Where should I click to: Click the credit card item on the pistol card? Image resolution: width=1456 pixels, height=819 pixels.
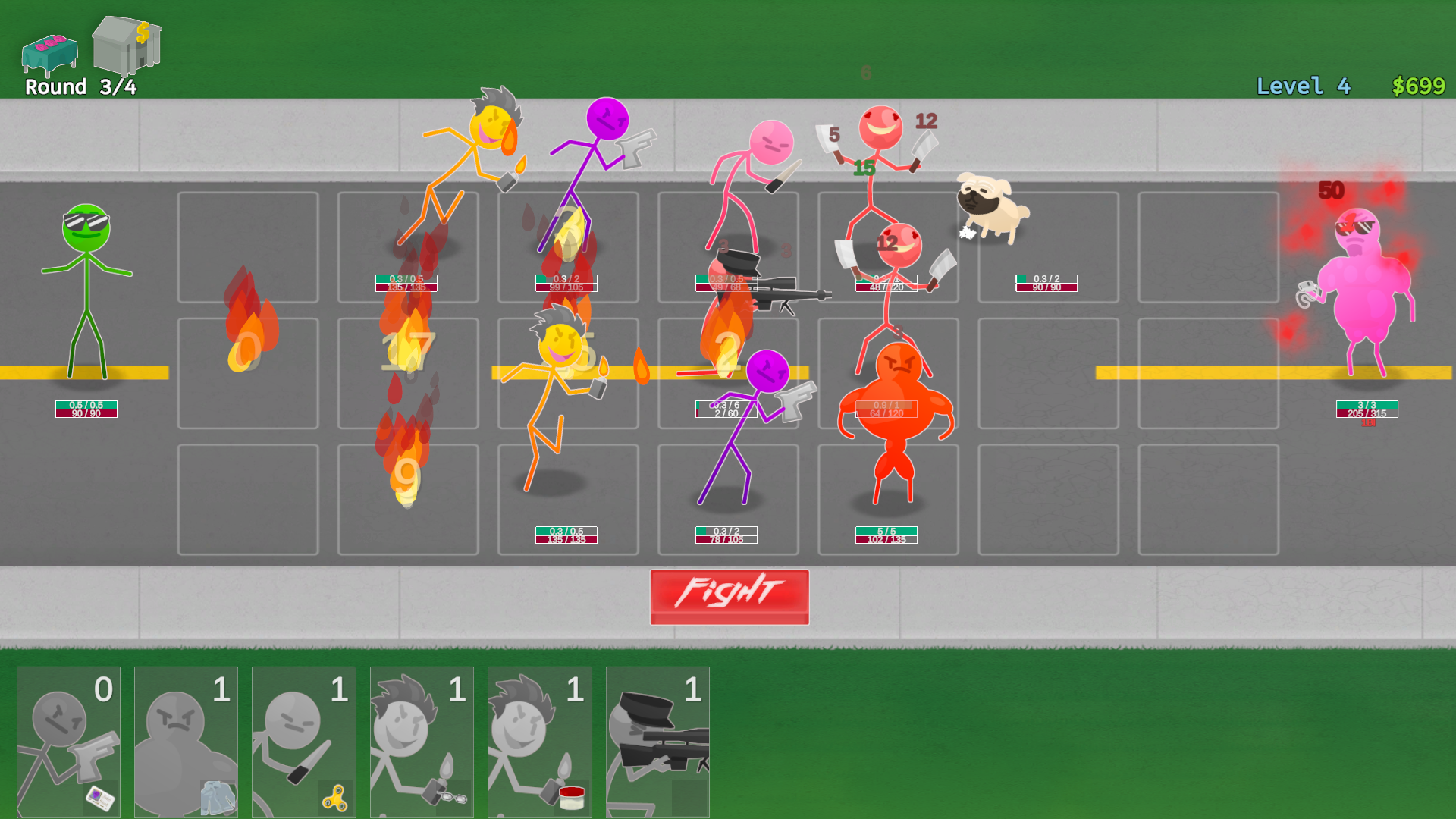(100, 796)
